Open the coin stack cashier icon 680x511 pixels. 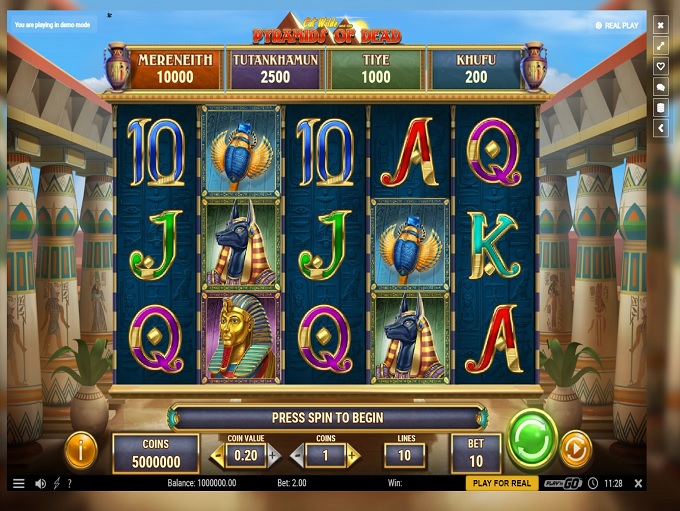point(660,107)
